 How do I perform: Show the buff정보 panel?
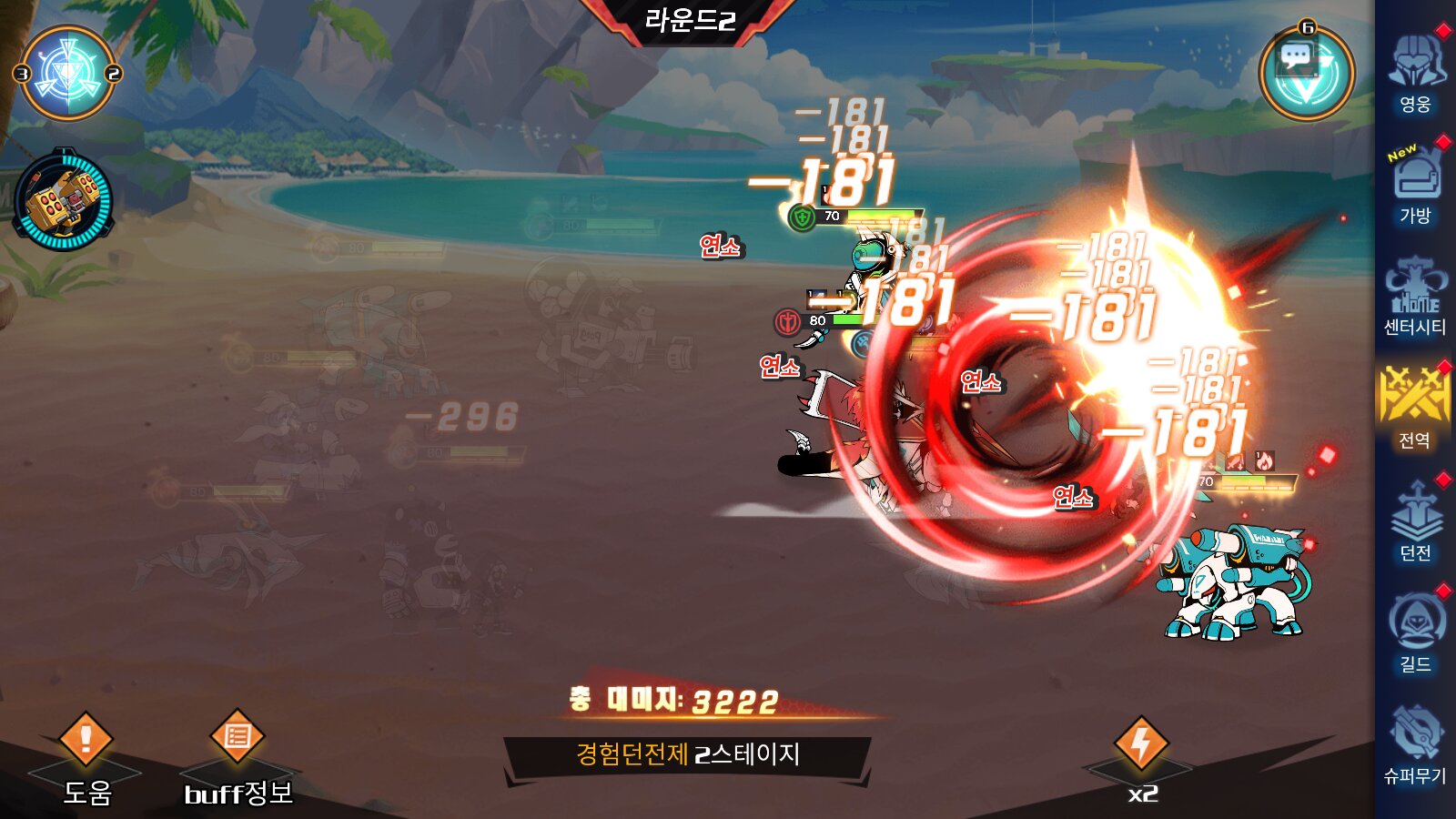238,753
